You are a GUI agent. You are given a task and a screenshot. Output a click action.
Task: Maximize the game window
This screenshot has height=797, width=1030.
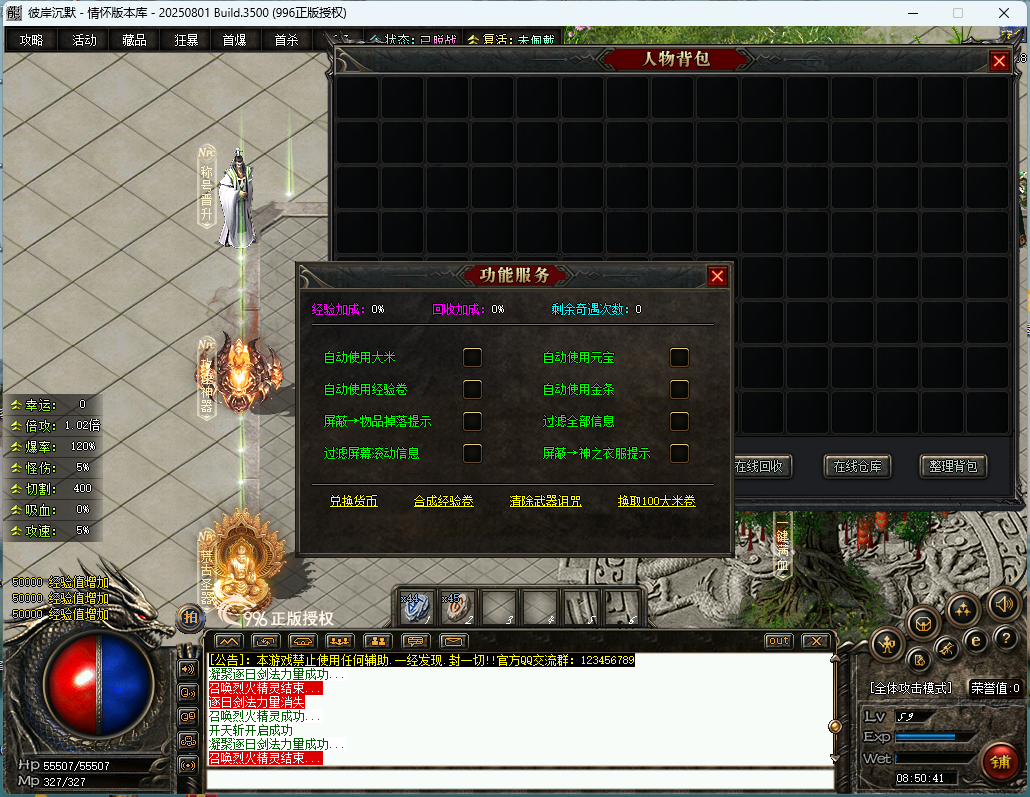(x=957, y=13)
